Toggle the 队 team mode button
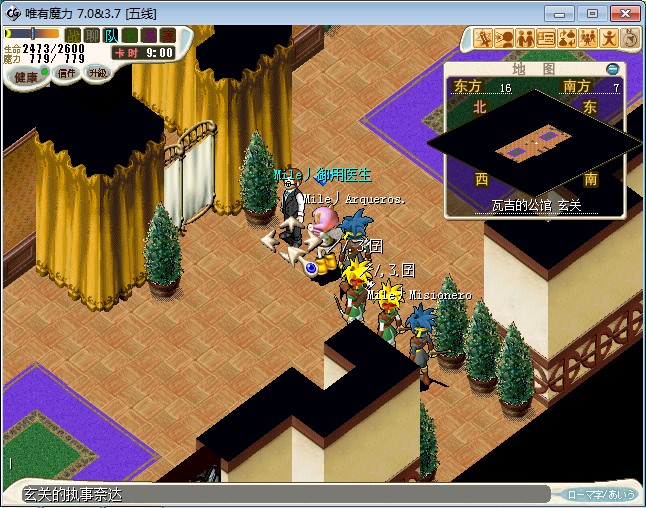The width and height of the screenshot is (646, 508). 111,35
